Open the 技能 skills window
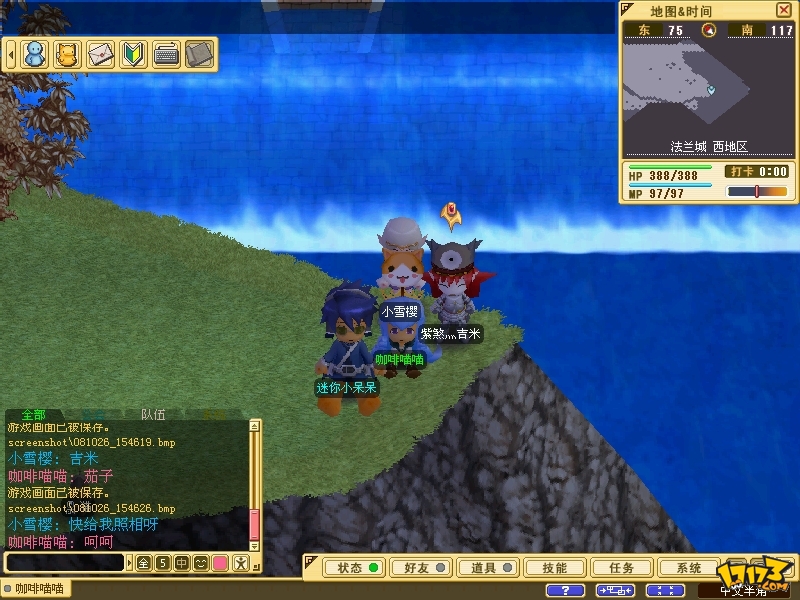 [555, 568]
